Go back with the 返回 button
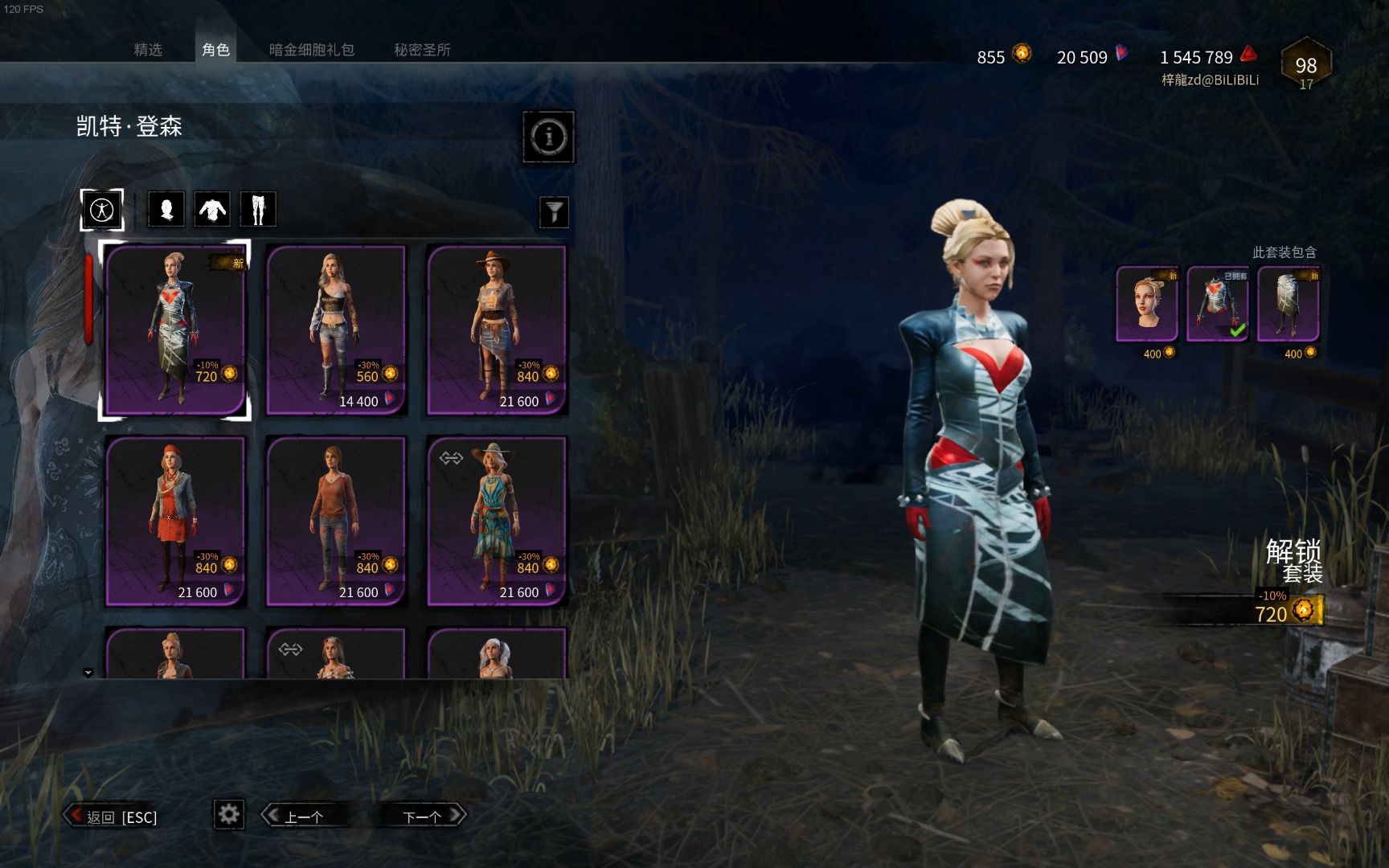This screenshot has width=1389, height=868. coord(113,817)
